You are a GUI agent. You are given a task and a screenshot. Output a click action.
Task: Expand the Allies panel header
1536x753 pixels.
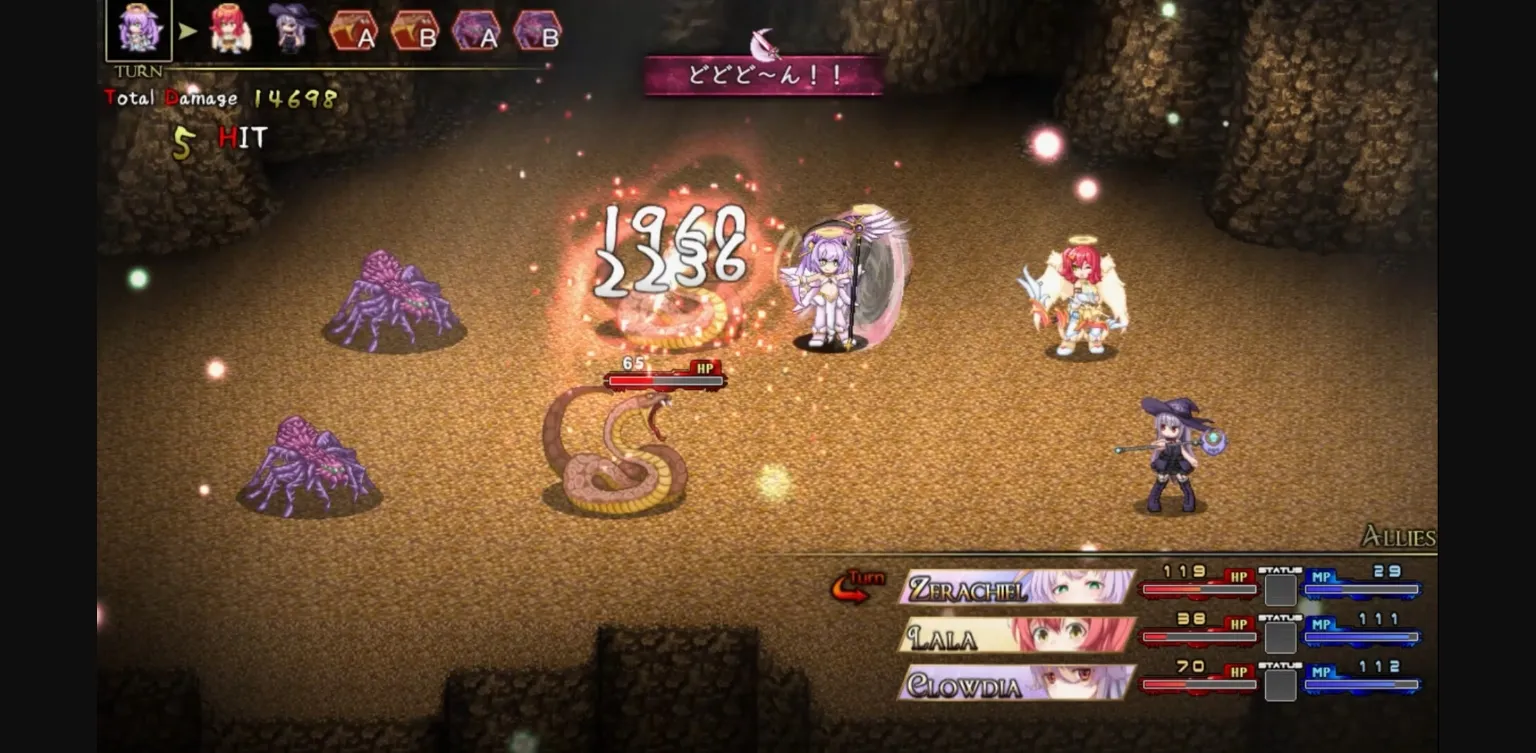(1400, 538)
